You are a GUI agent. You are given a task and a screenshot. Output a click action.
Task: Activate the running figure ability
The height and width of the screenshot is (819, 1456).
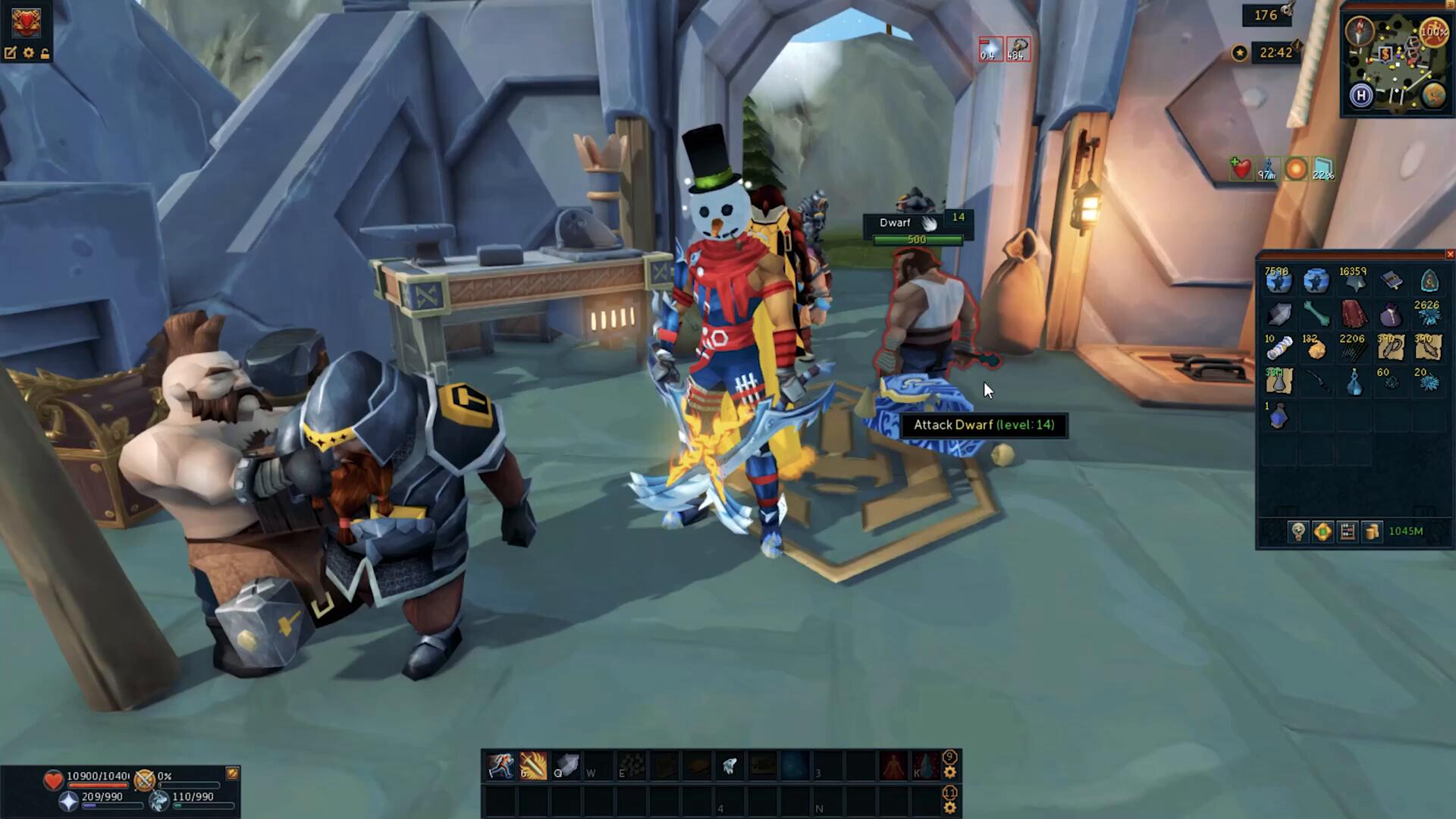tap(500, 767)
